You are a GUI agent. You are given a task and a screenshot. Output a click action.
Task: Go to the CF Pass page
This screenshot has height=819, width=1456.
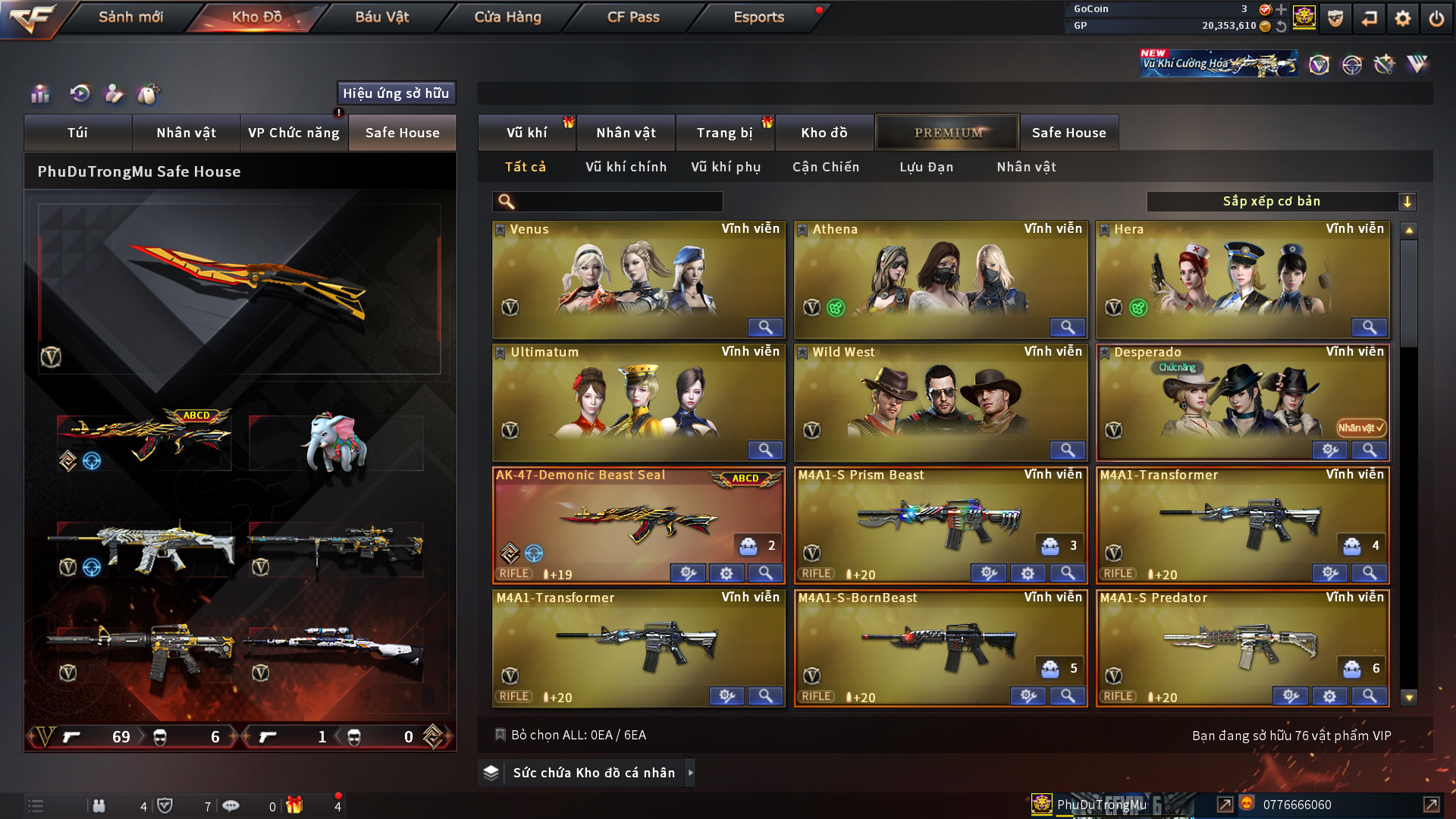coord(633,17)
